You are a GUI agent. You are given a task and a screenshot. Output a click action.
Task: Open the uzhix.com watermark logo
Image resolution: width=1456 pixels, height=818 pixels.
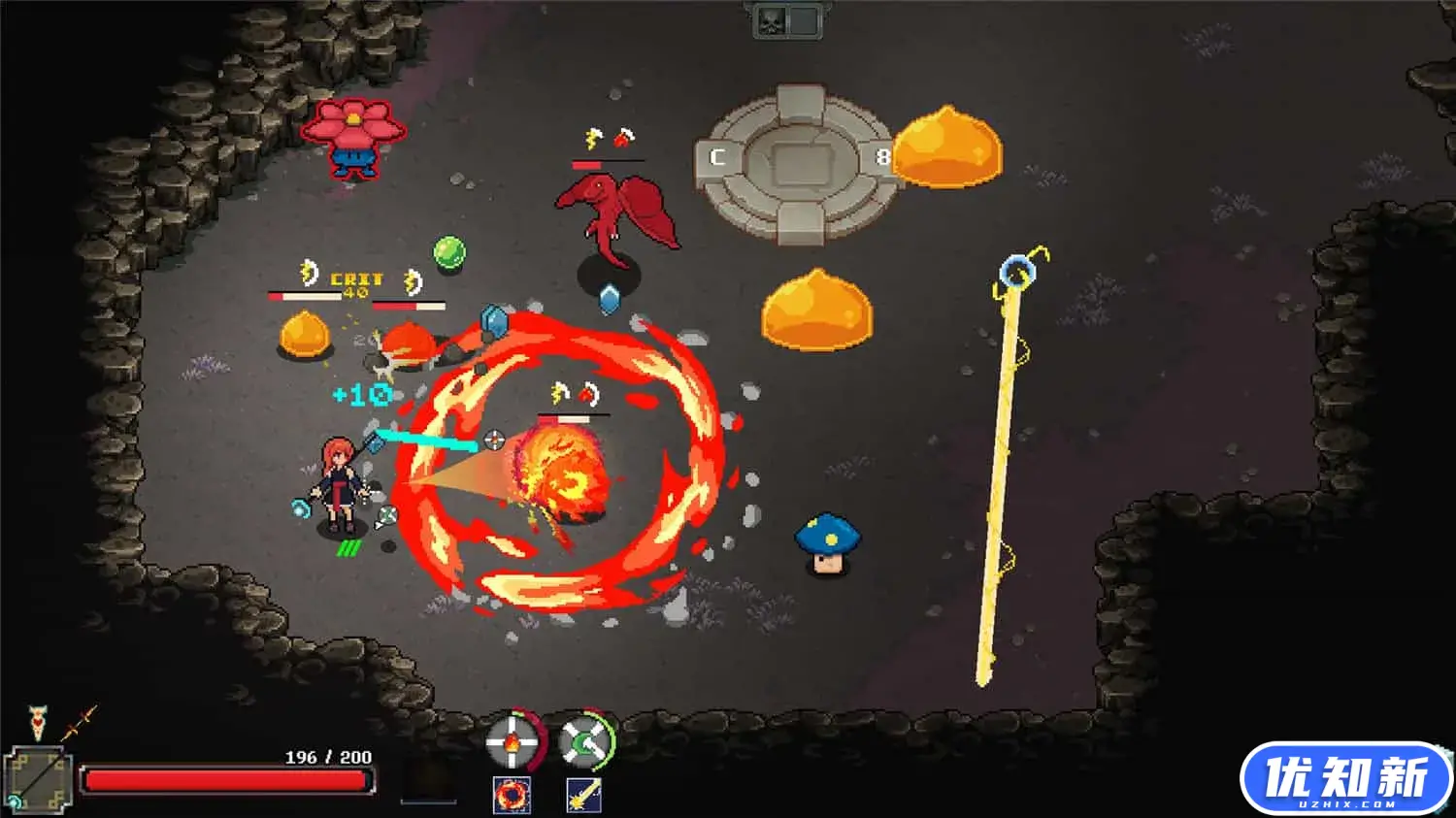1345,779
